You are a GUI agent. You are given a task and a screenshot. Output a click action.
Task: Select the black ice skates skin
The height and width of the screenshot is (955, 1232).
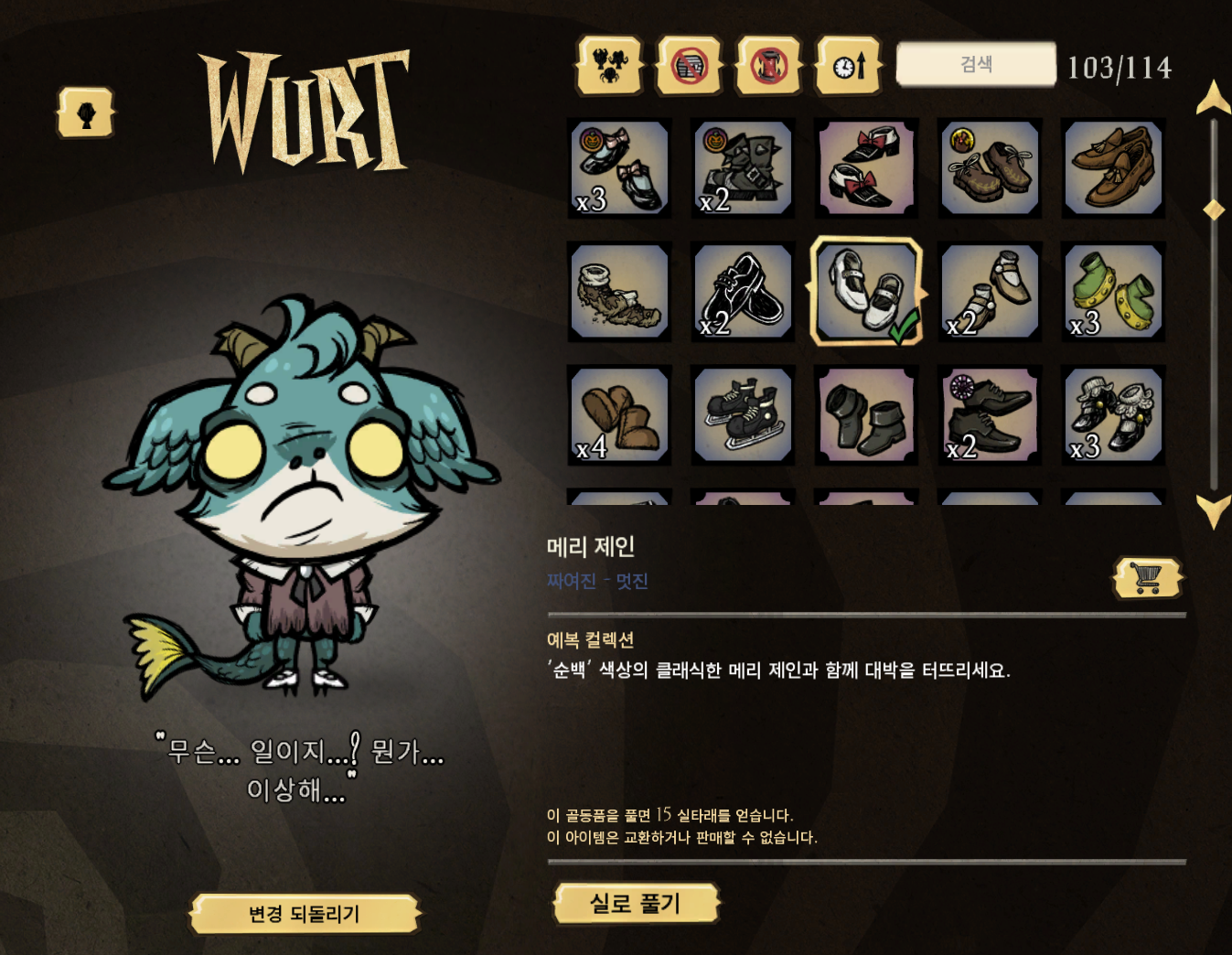(743, 413)
